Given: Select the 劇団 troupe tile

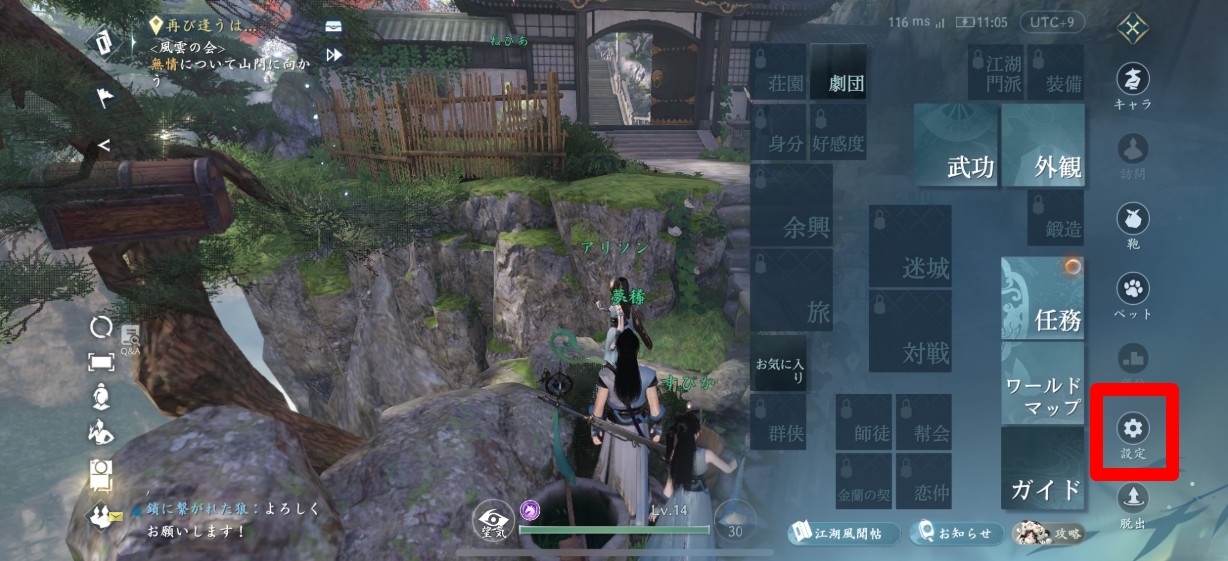Looking at the screenshot, I should pos(838,72).
